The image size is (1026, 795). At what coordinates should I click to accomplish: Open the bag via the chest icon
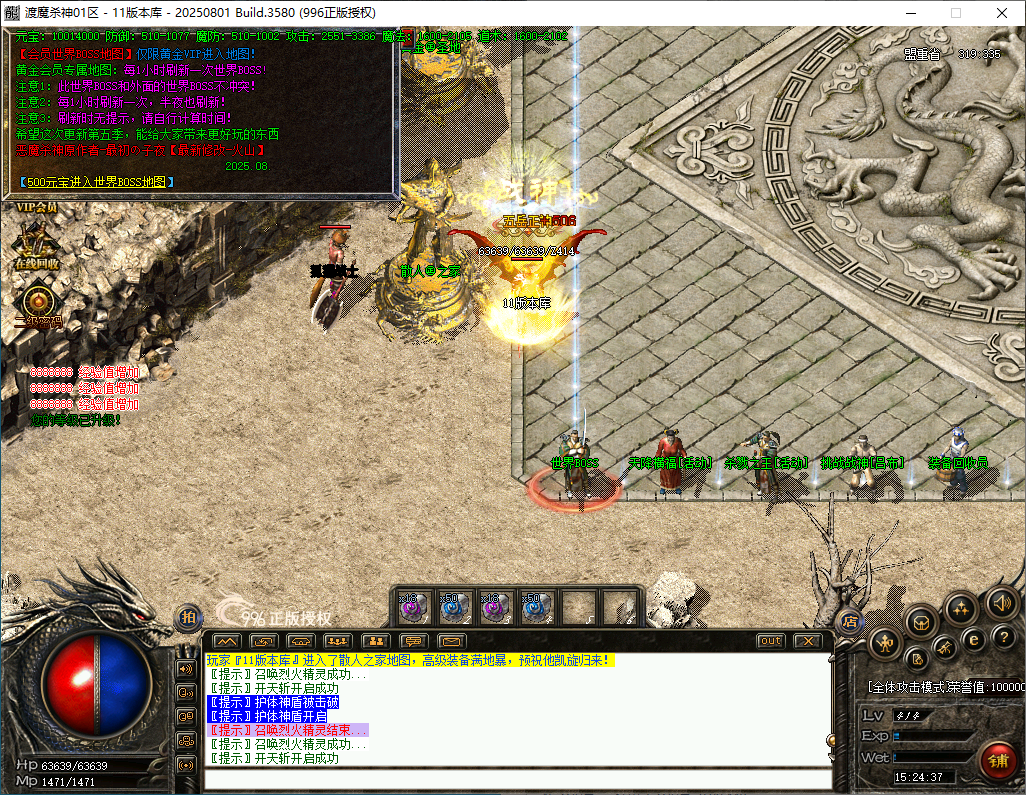[921, 621]
